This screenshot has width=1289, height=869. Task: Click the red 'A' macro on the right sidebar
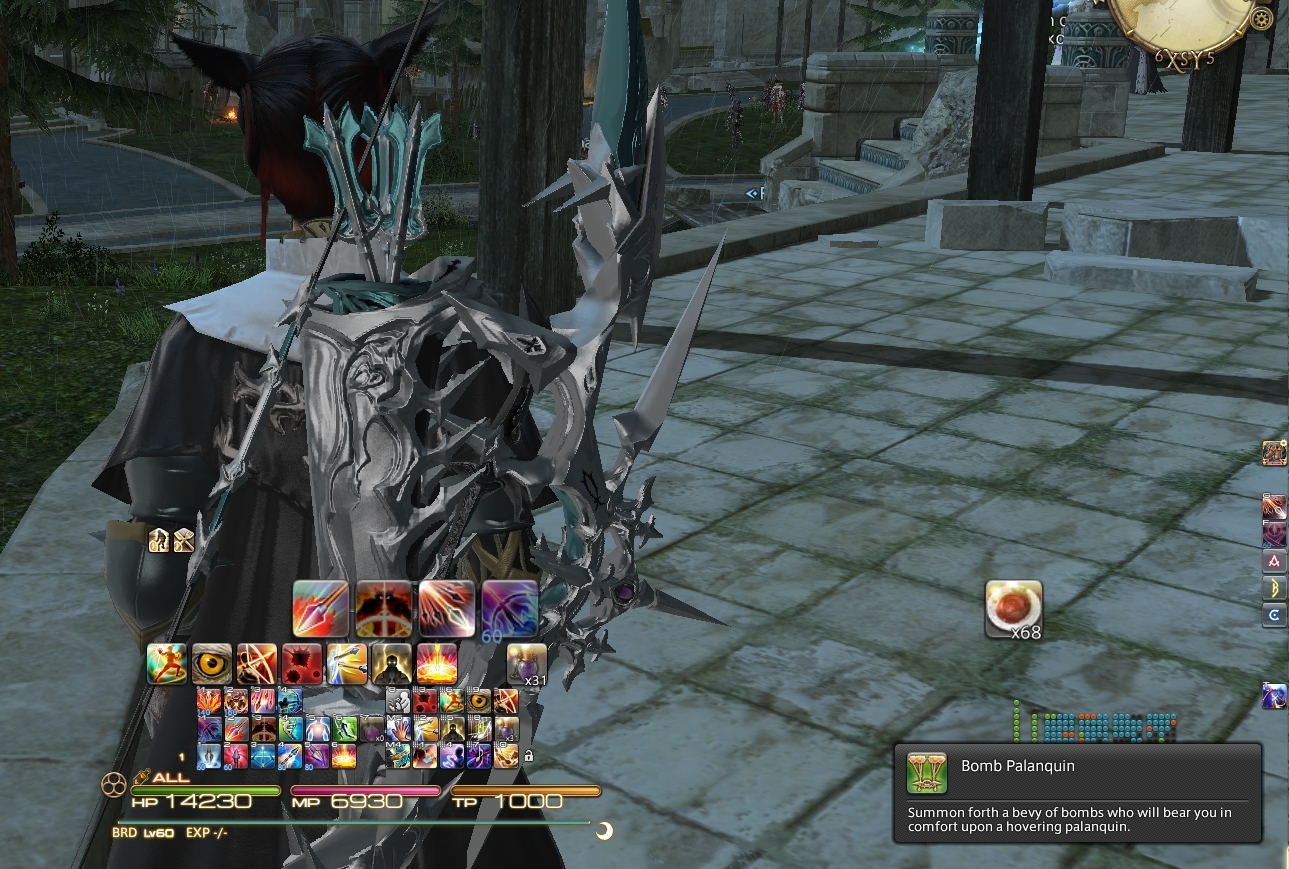pyautogui.click(x=1274, y=561)
